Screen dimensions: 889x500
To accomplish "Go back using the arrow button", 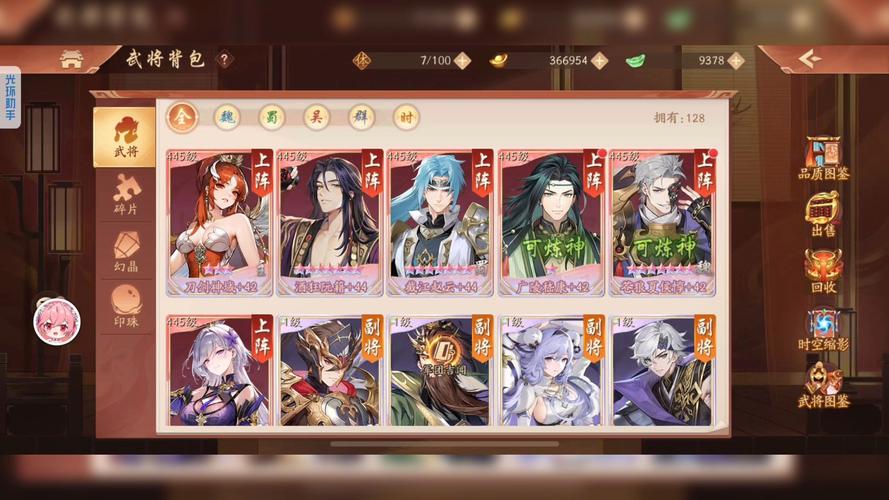I will point(809,59).
